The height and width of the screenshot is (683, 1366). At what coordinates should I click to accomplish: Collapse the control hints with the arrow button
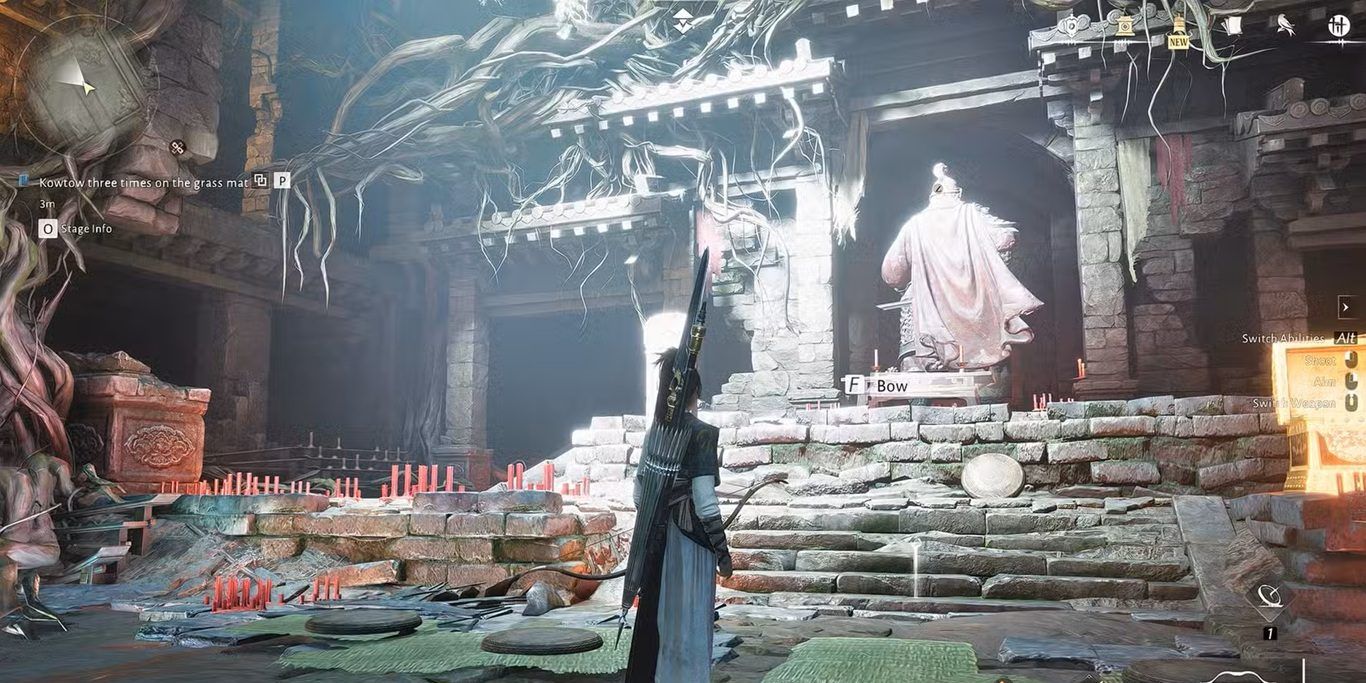pyautogui.click(x=1345, y=306)
